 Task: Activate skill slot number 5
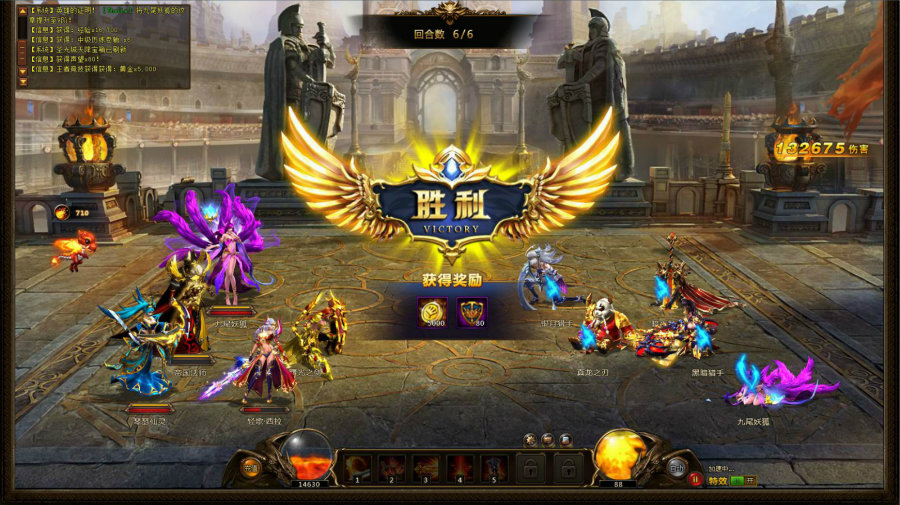pyautogui.click(x=494, y=466)
